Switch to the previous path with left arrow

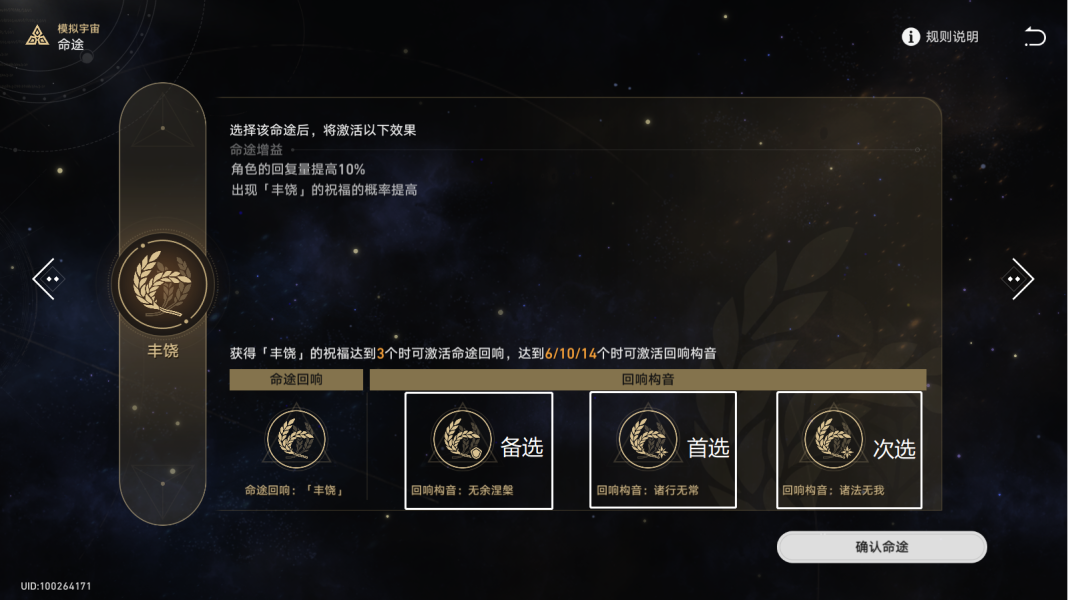coord(45,279)
